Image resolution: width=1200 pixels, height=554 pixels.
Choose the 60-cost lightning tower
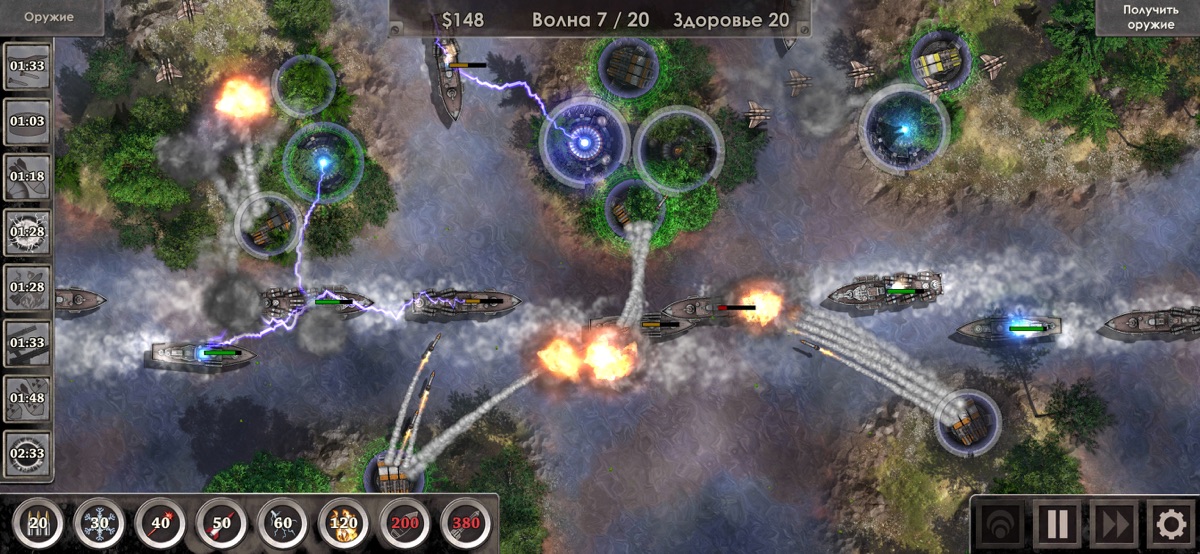tap(282, 522)
